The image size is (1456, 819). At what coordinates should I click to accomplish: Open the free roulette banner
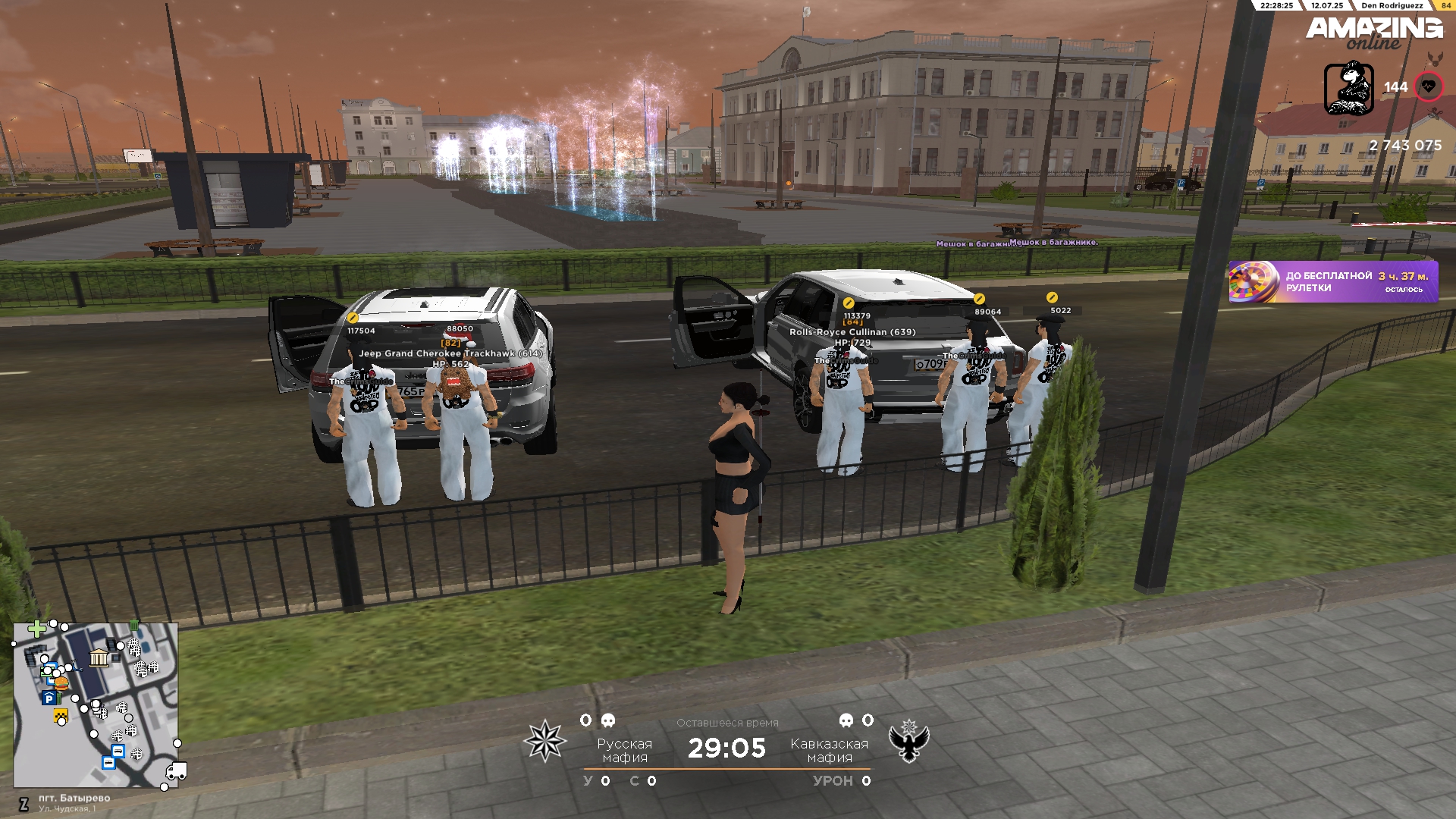(1332, 282)
